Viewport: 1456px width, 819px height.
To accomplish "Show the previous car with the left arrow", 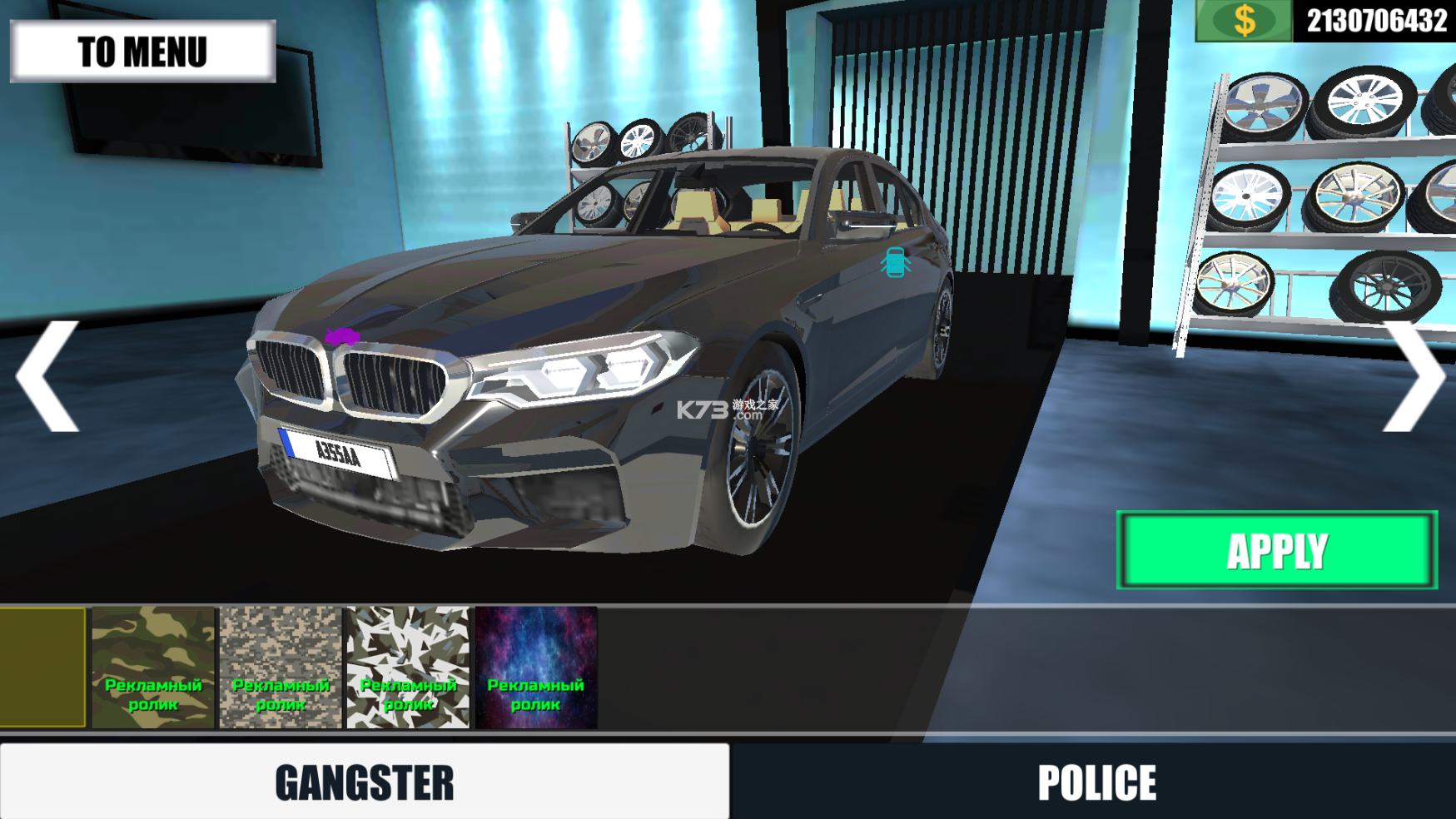I will click(x=48, y=376).
